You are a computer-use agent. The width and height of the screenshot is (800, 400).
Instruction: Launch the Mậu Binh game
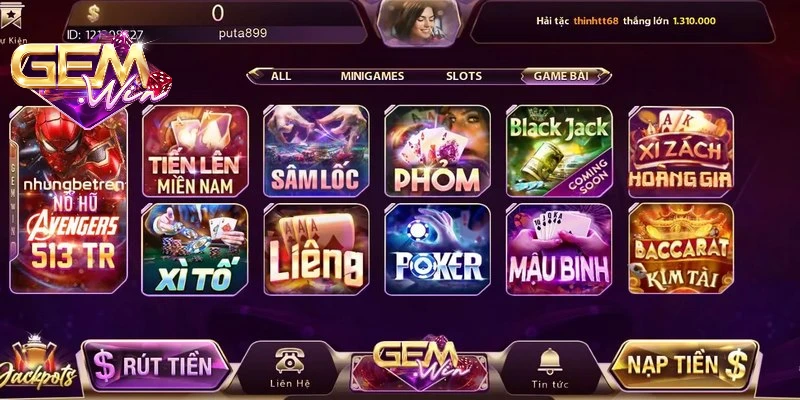(559, 250)
